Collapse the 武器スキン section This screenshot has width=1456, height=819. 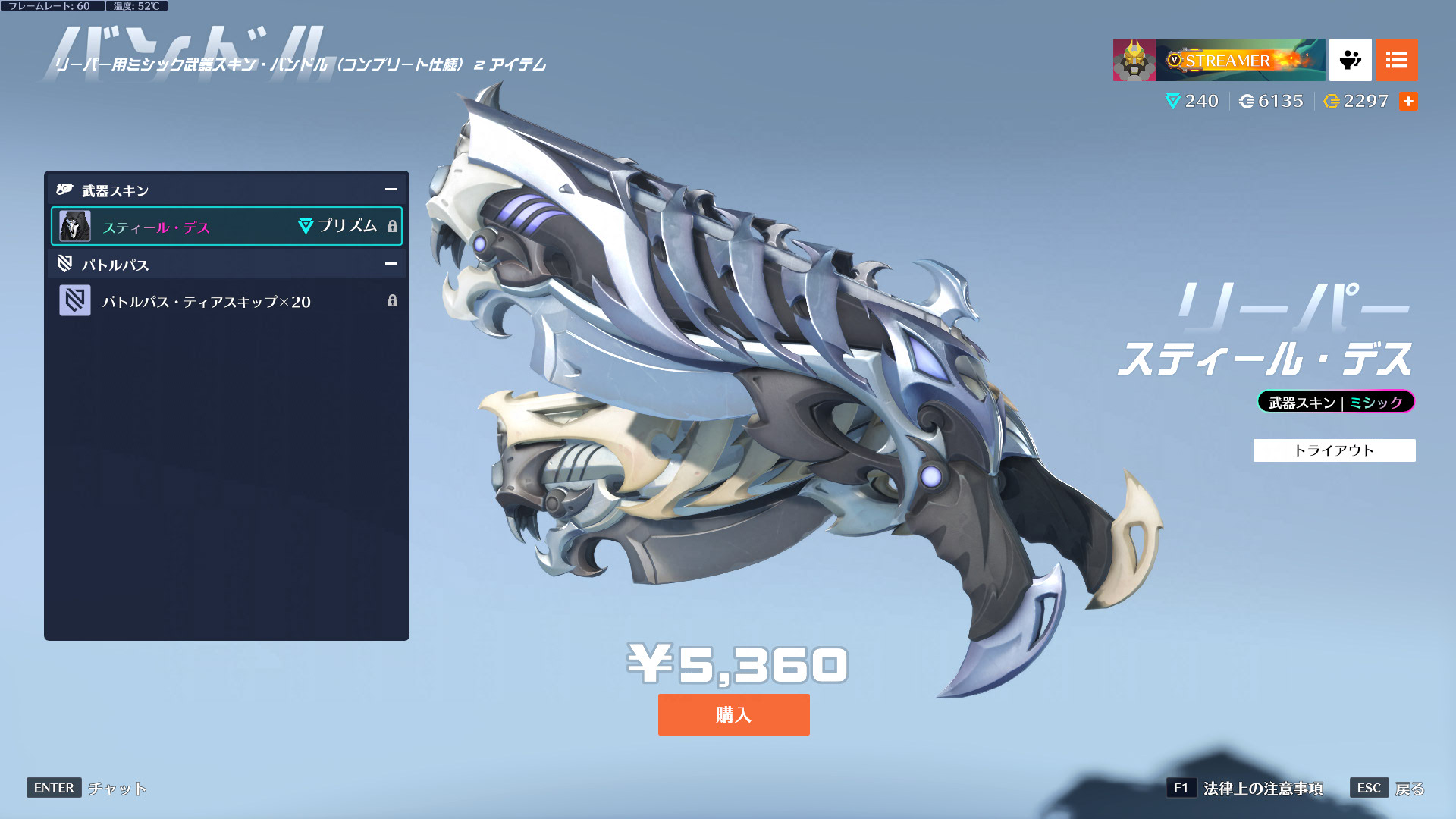(x=391, y=190)
